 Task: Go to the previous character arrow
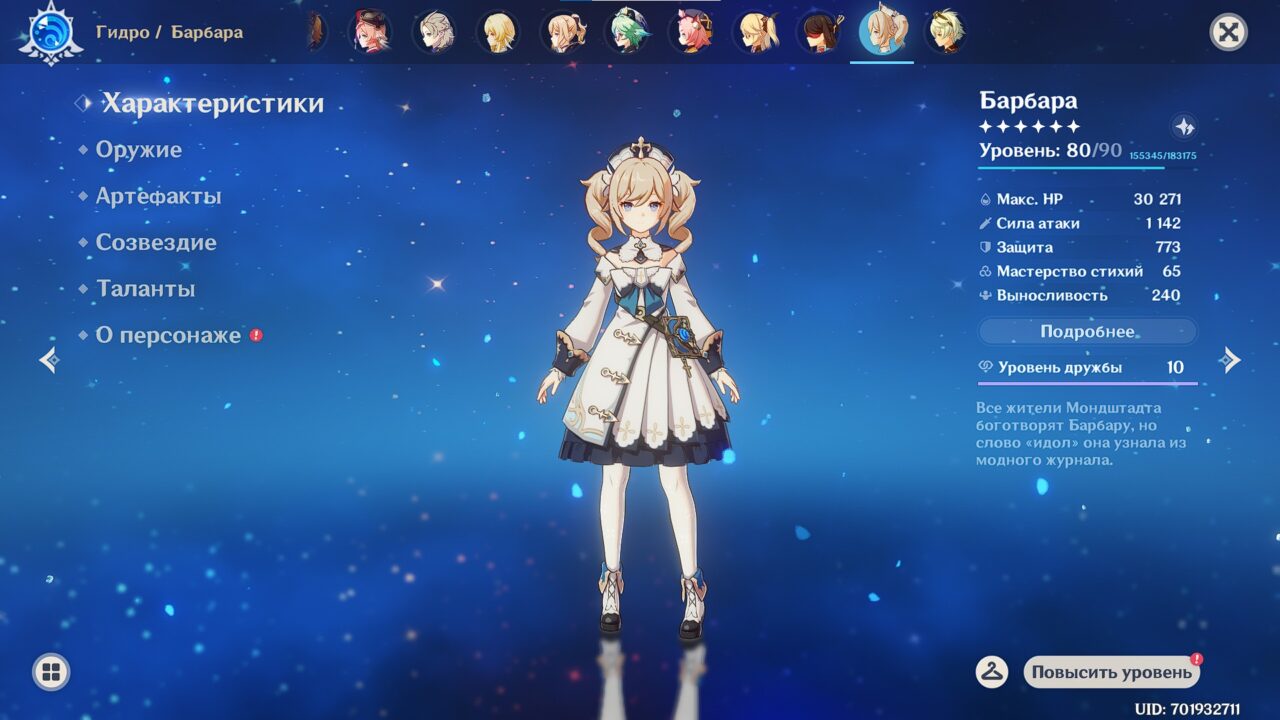point(49,360)
